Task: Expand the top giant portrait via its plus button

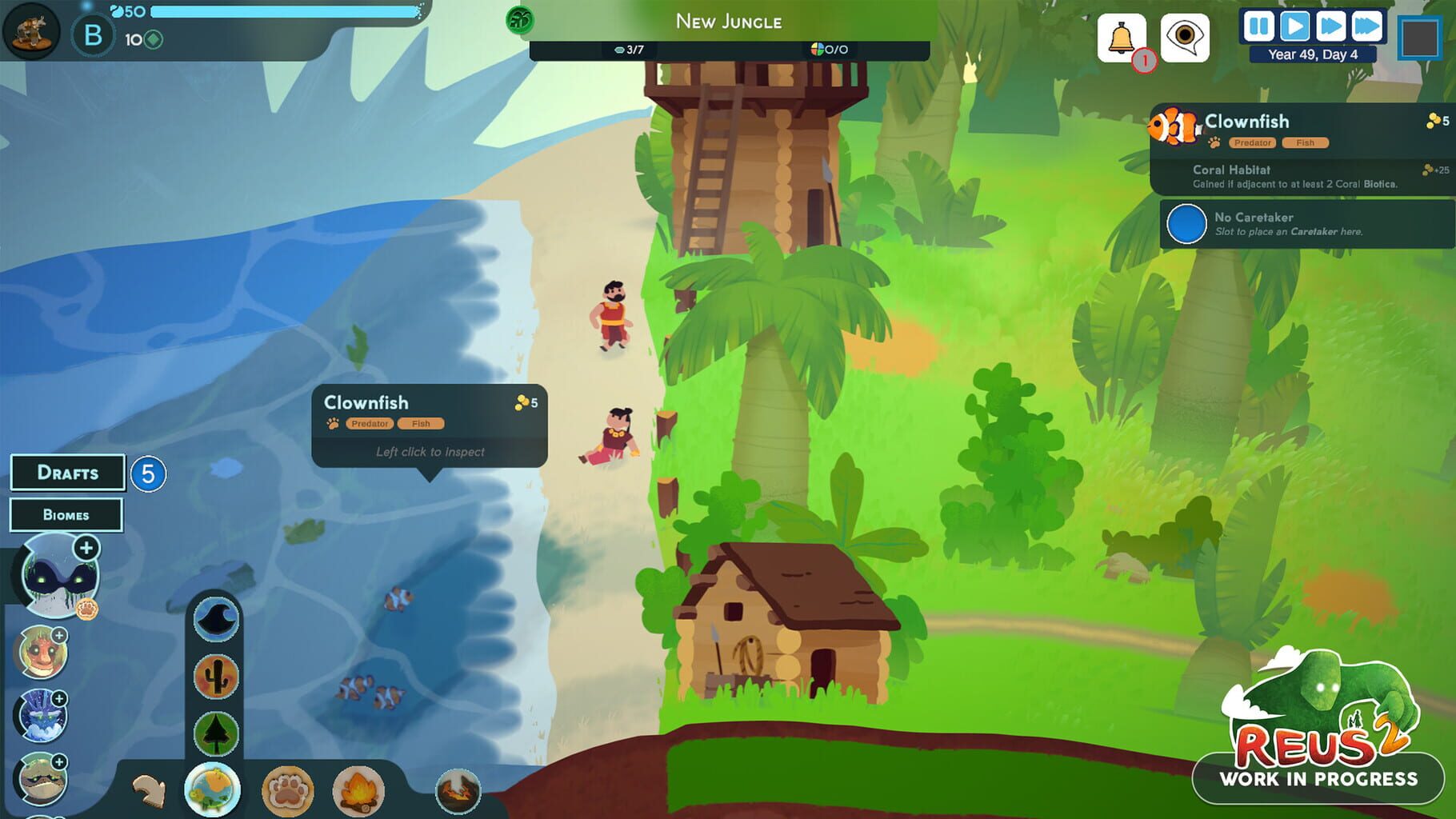Action: tap(85, 549)
